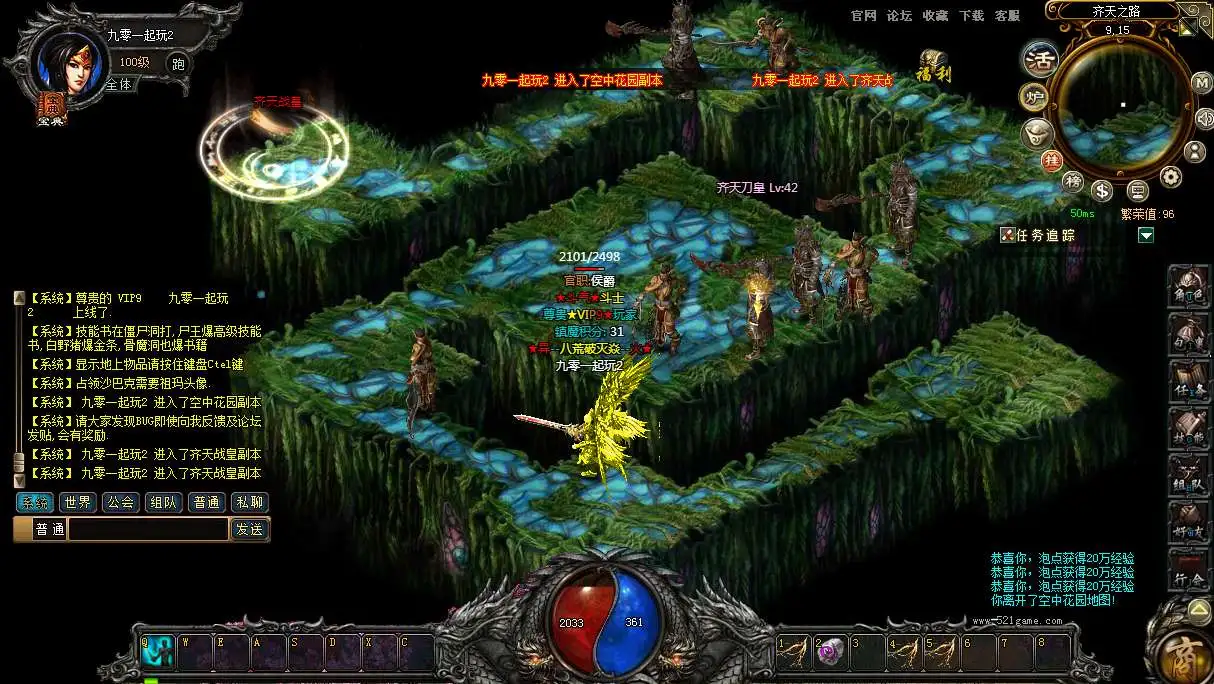Select the 私聊 private chat tab
The image size is (1214, 684).
click(250, 502)
